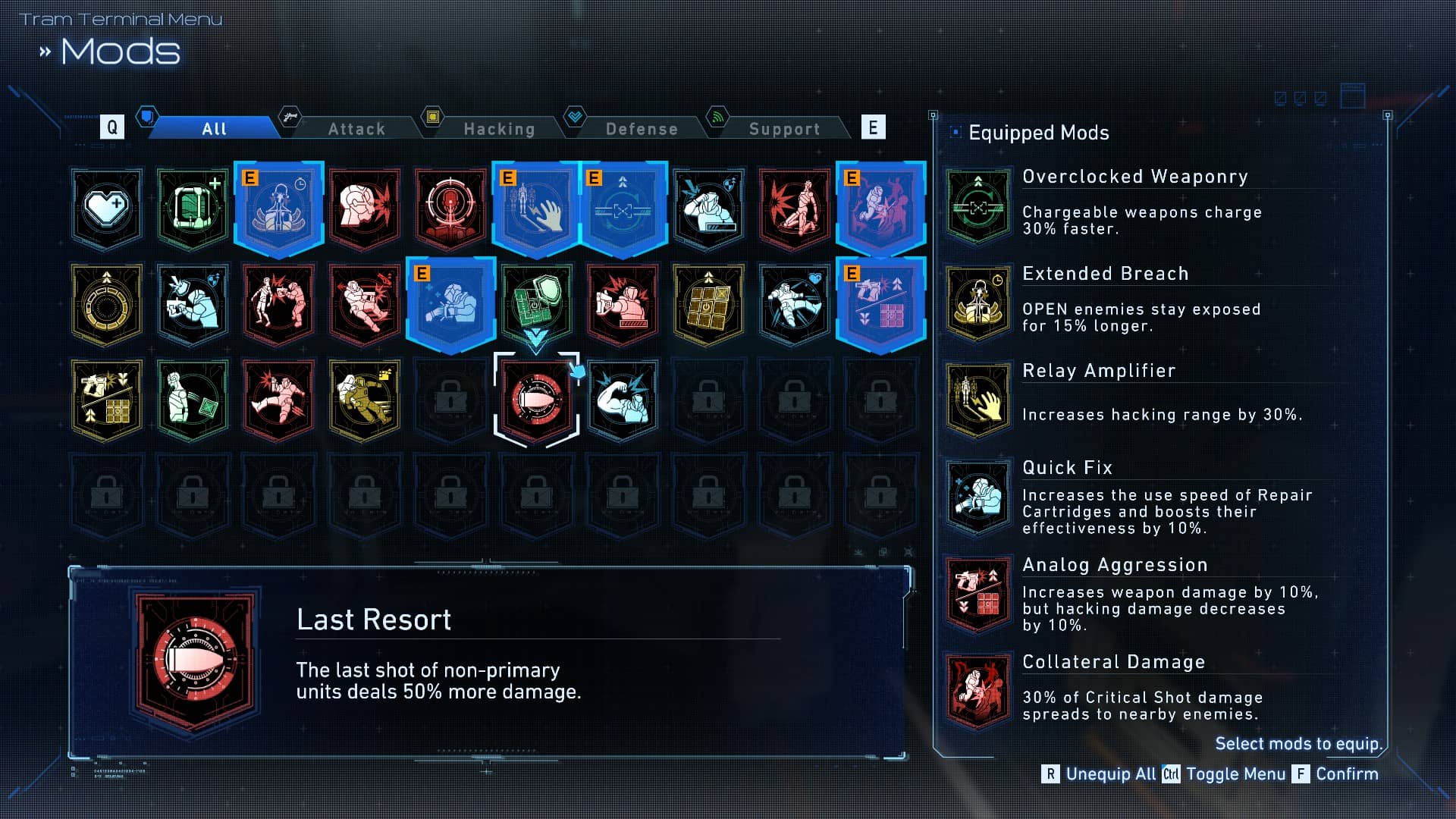Open the Attack mods tab
Screen dimensions: 1456x819
click(356, 129)
